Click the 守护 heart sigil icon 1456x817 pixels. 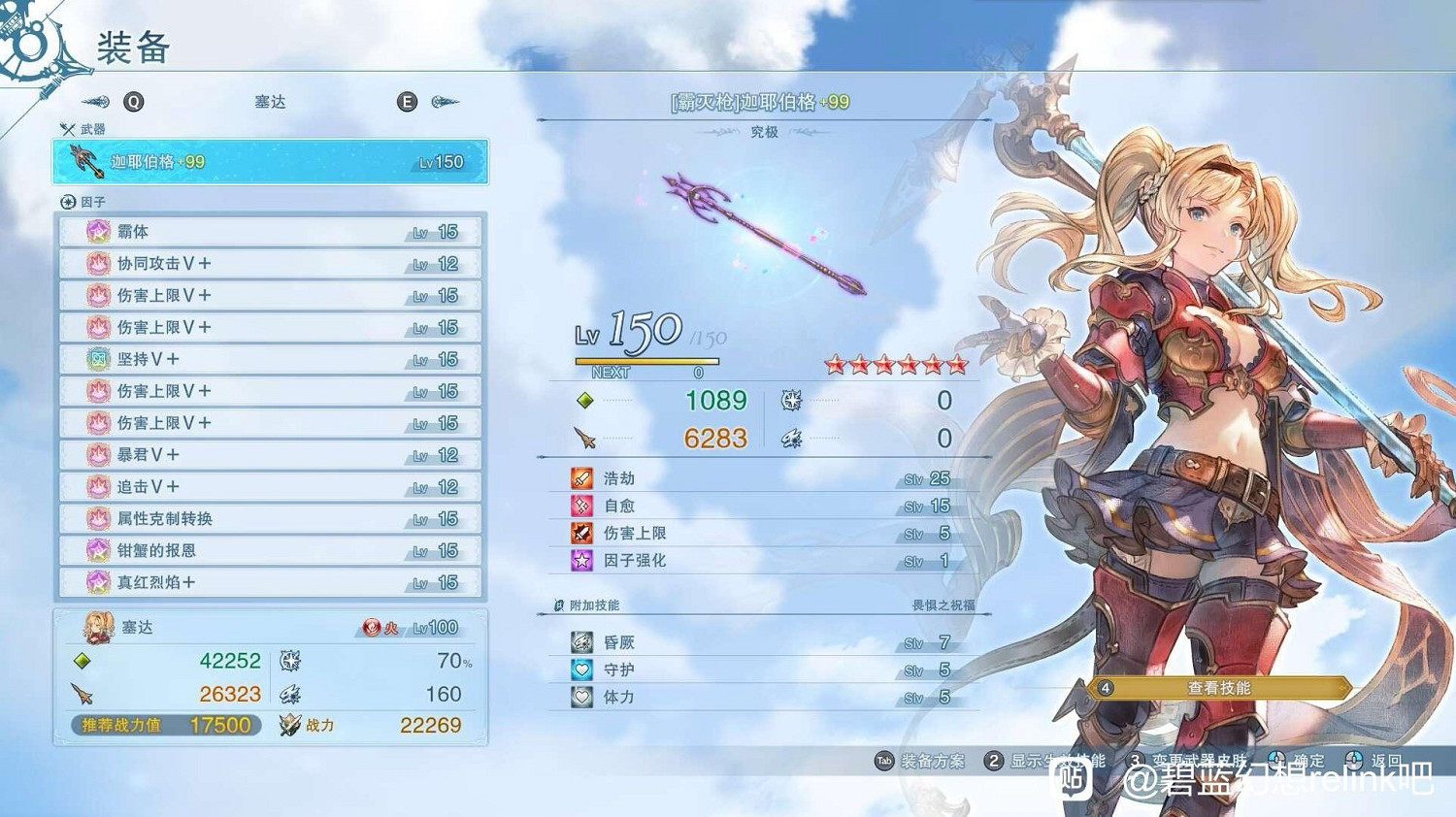tap(582, 670)
